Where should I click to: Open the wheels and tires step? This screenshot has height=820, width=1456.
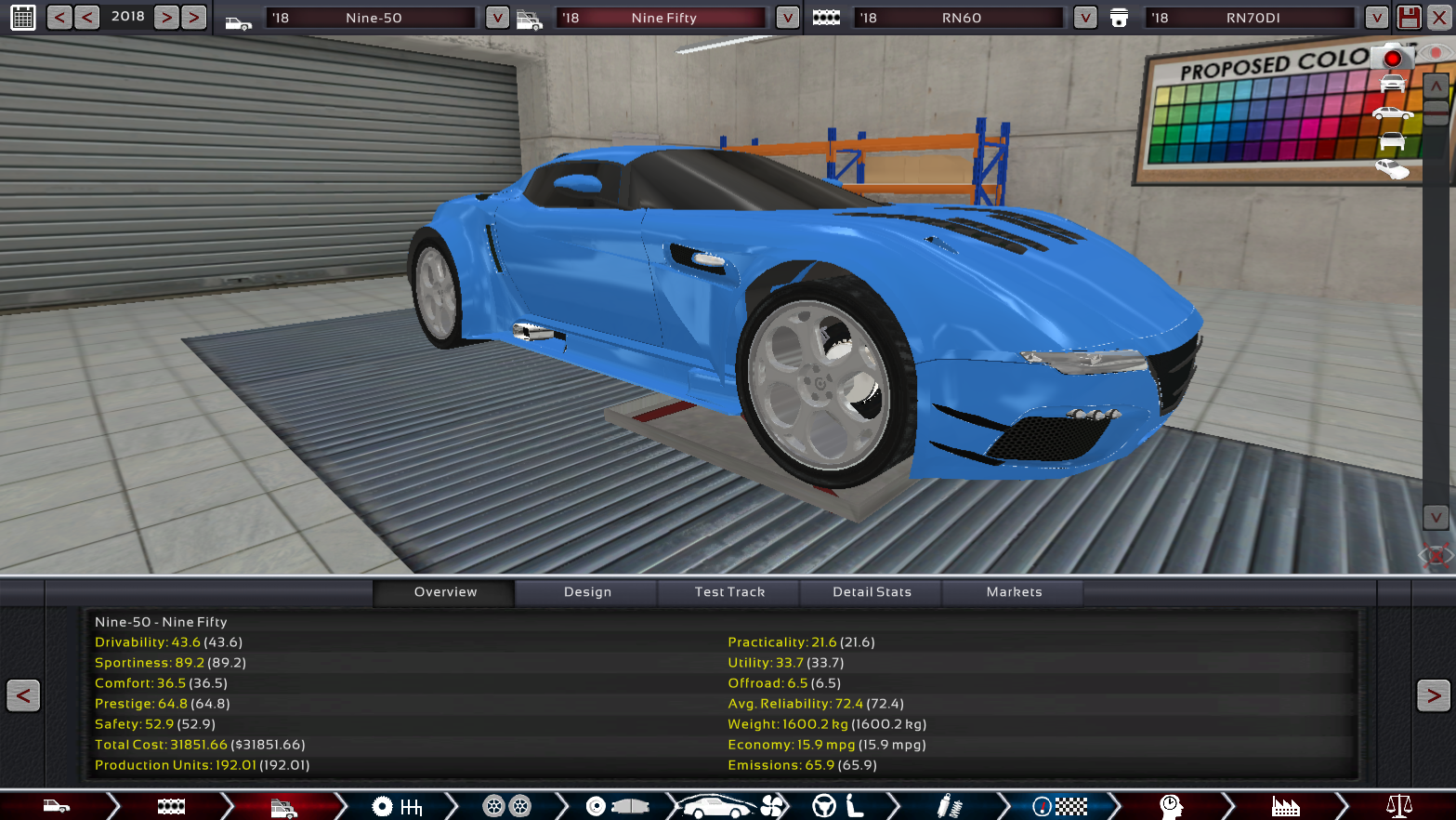point(506,806)
